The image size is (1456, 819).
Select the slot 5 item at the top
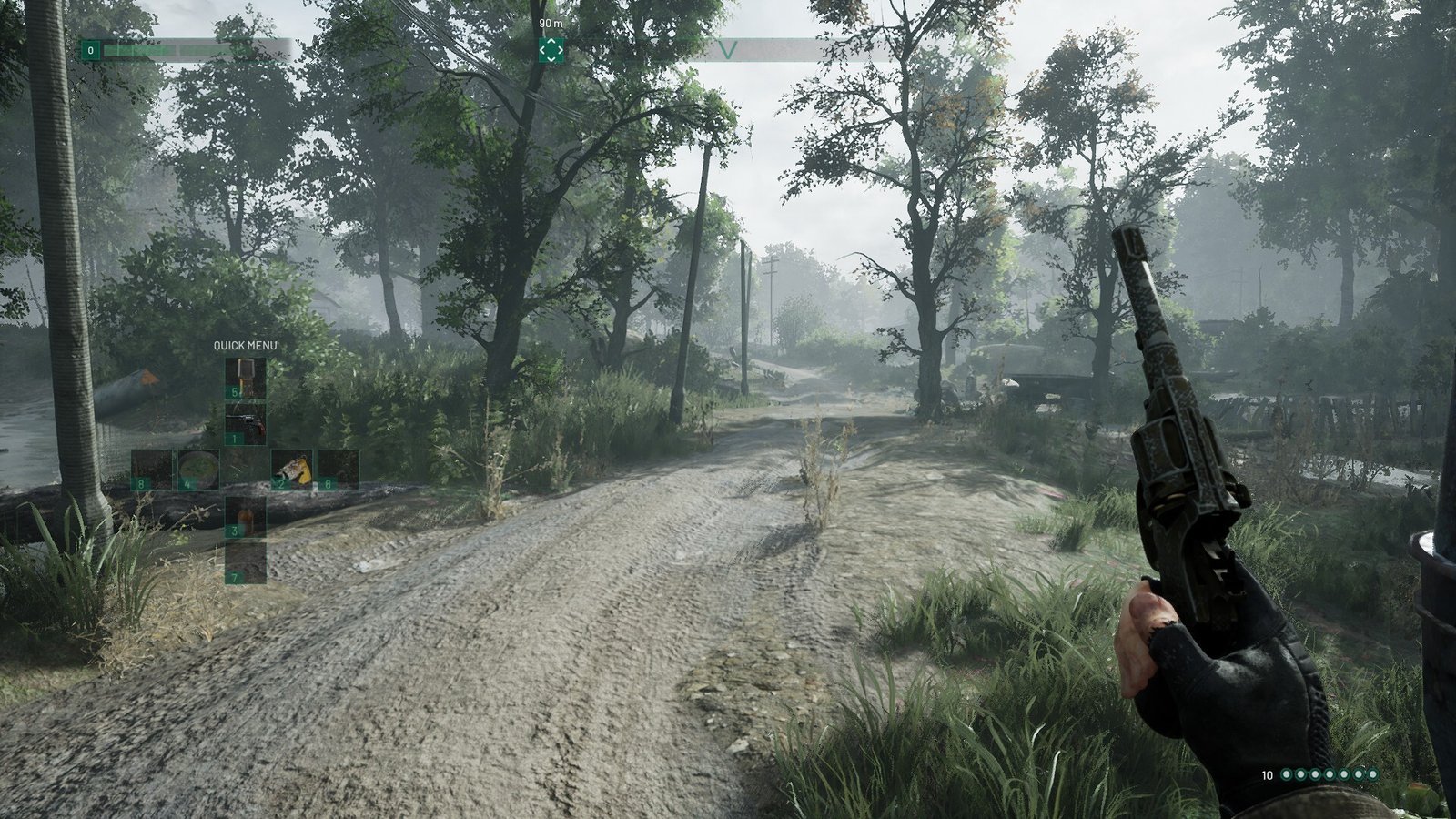click(246, 378)
